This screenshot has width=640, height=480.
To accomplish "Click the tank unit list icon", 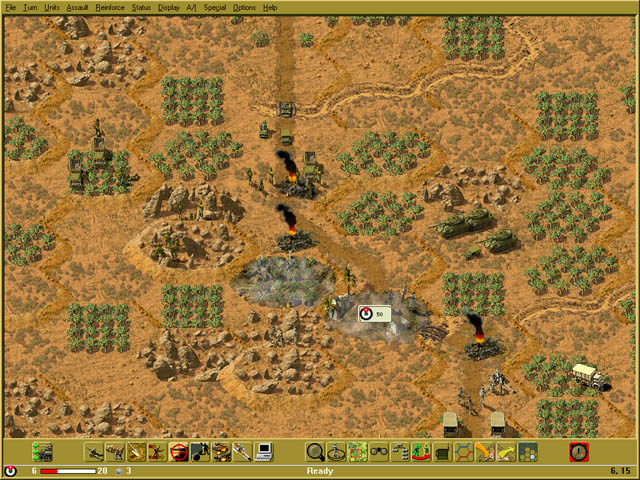I will [42, 452].
